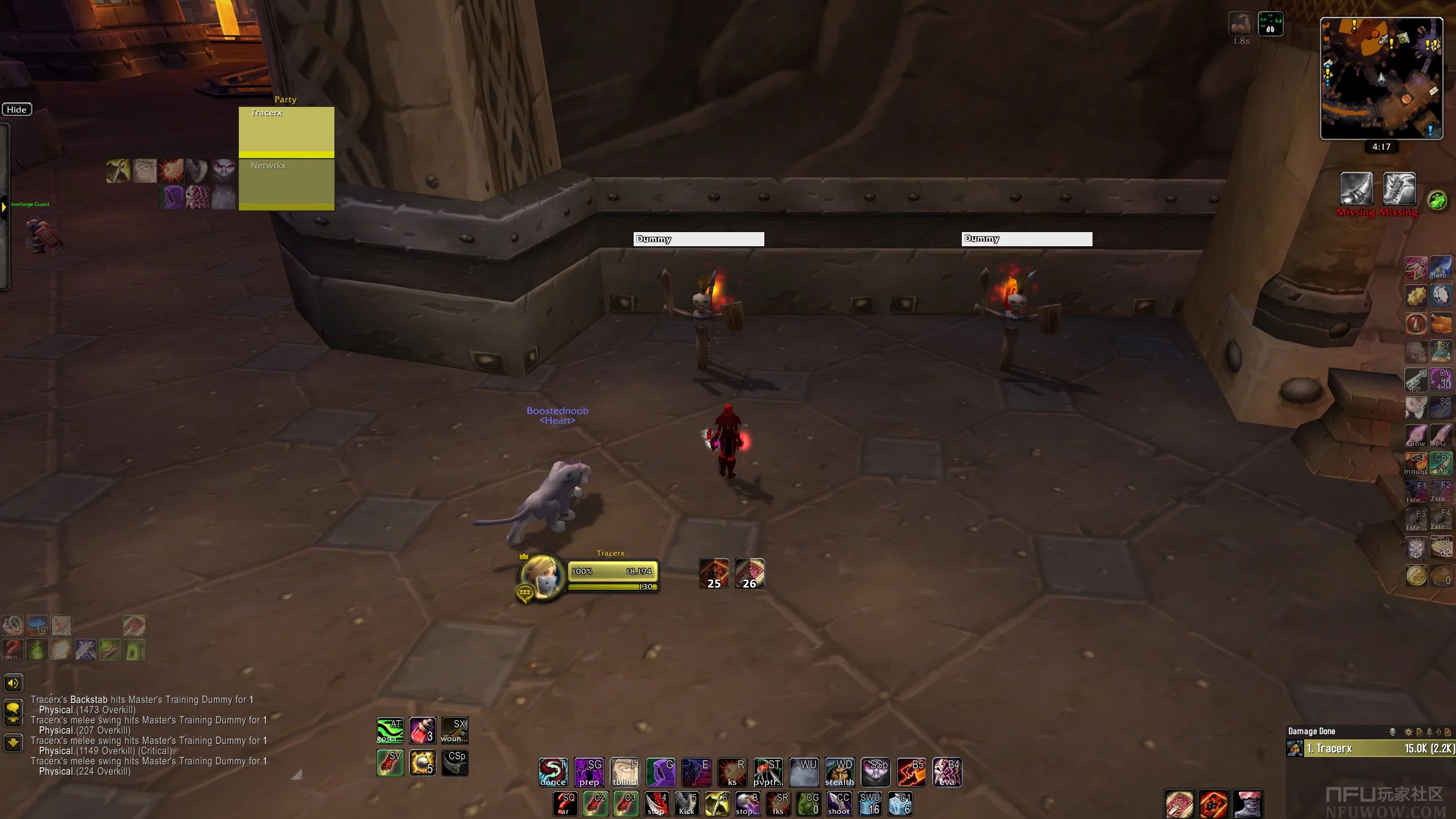1456x819 pixels.
Task: Click the 'gotta...' green sprint macro icon
Action: (x=390, y=730)
